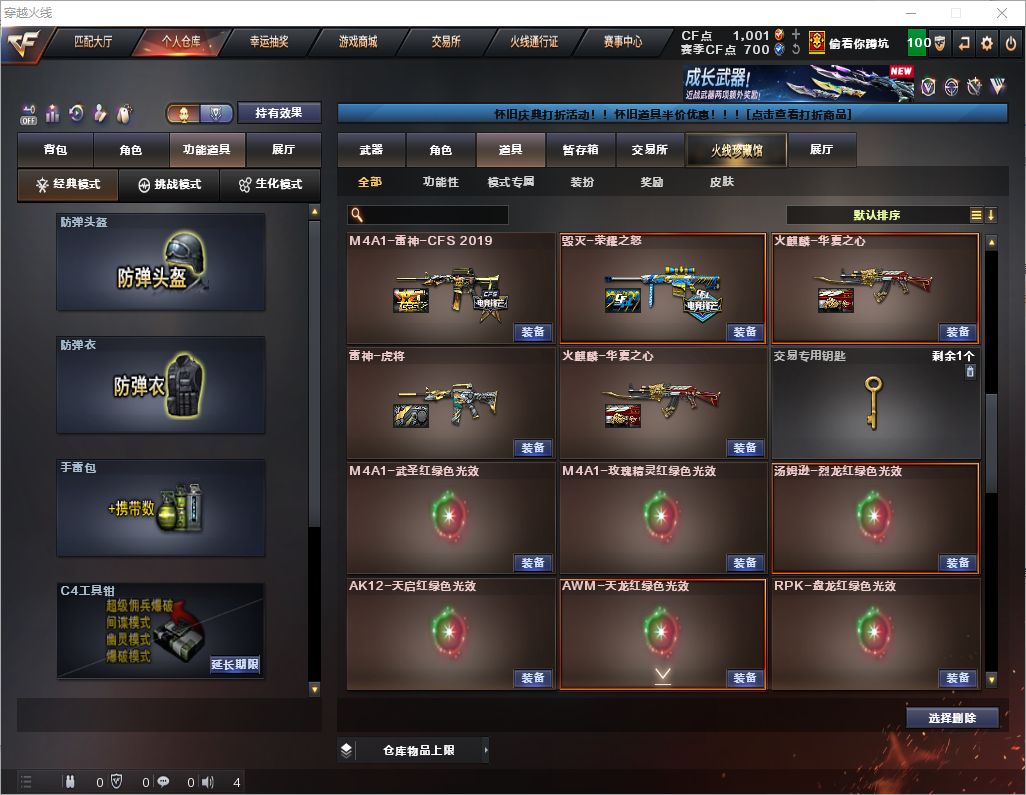Select the M4A1-雷神-CFS 2019 item
Screen dimensions: 1026x795
(450, 290)
